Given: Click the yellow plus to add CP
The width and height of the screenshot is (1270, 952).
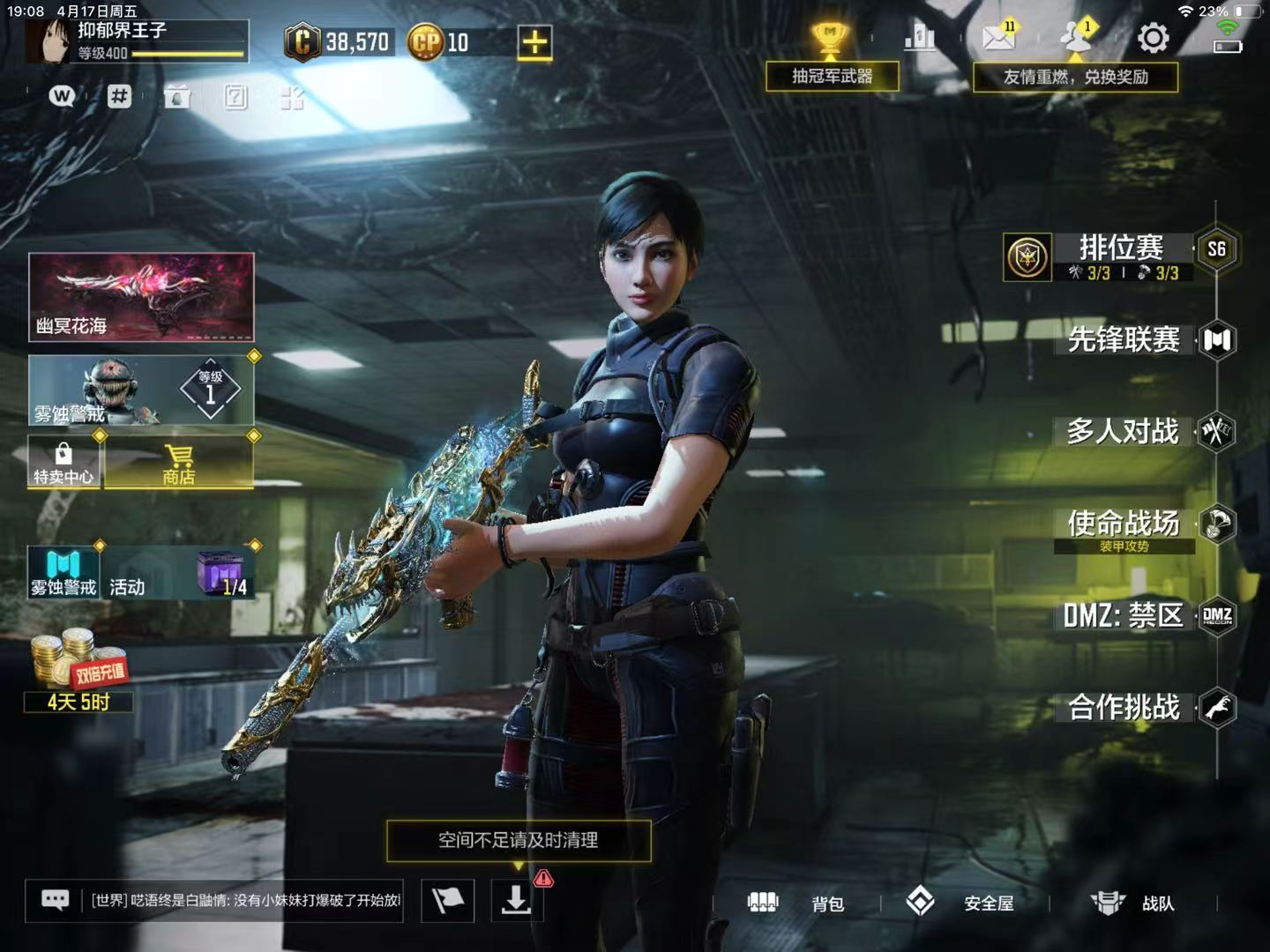Looking at the screenshot, I should coord(534,41).
